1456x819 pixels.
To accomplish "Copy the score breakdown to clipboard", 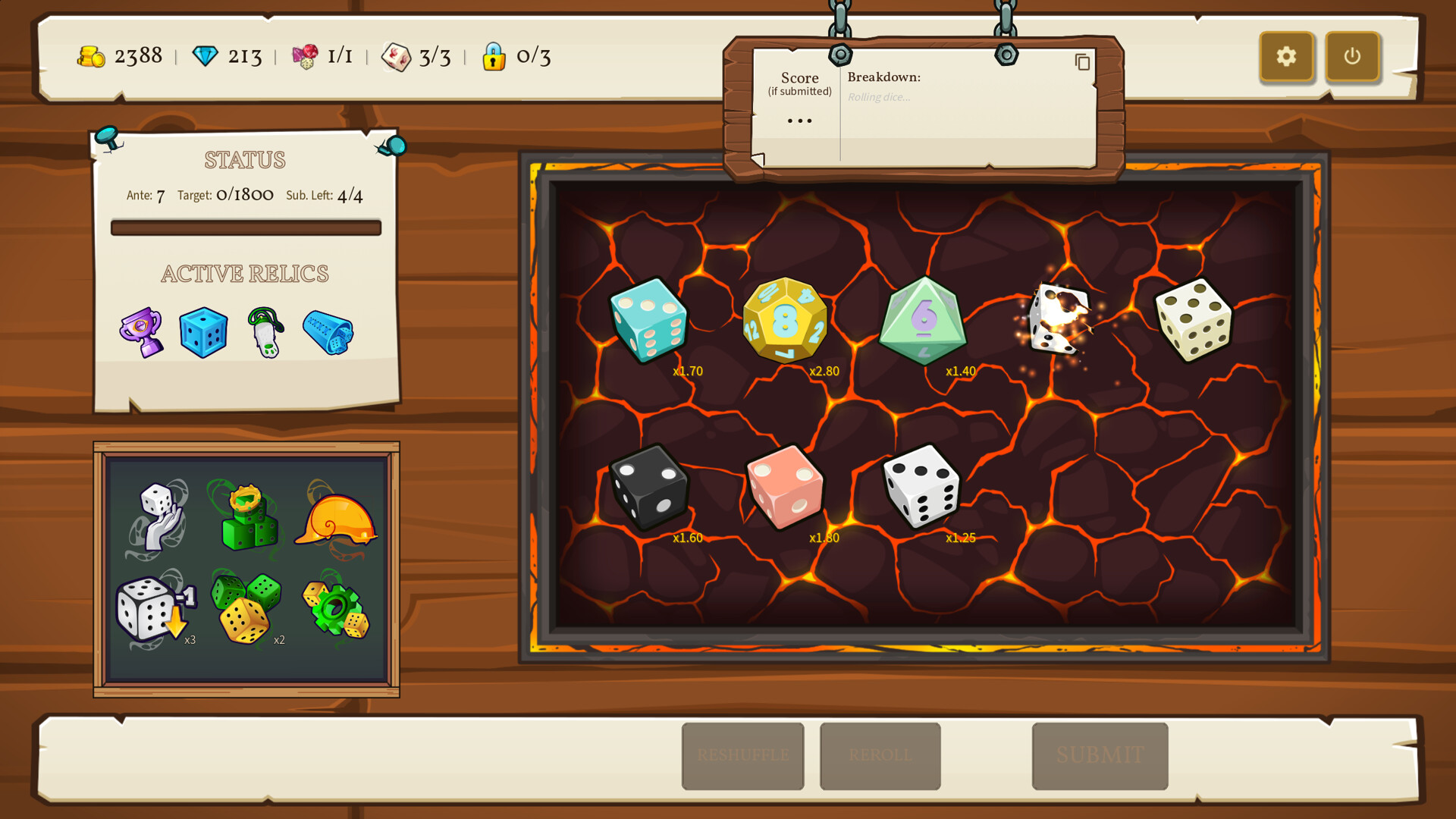I will (x=1082, y=62).
